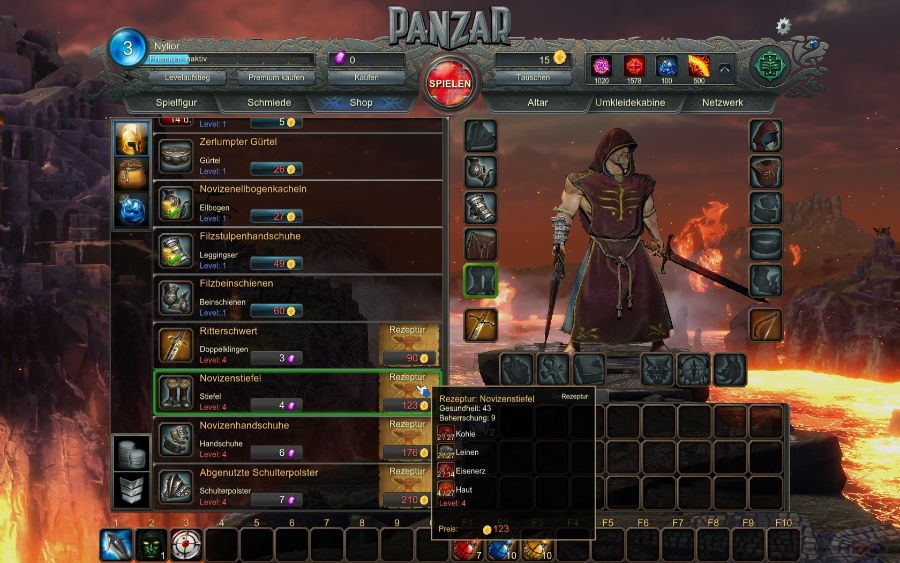900x563 pixels.
Task: Open the Netzwerk tab
Action: coord(722,102)
